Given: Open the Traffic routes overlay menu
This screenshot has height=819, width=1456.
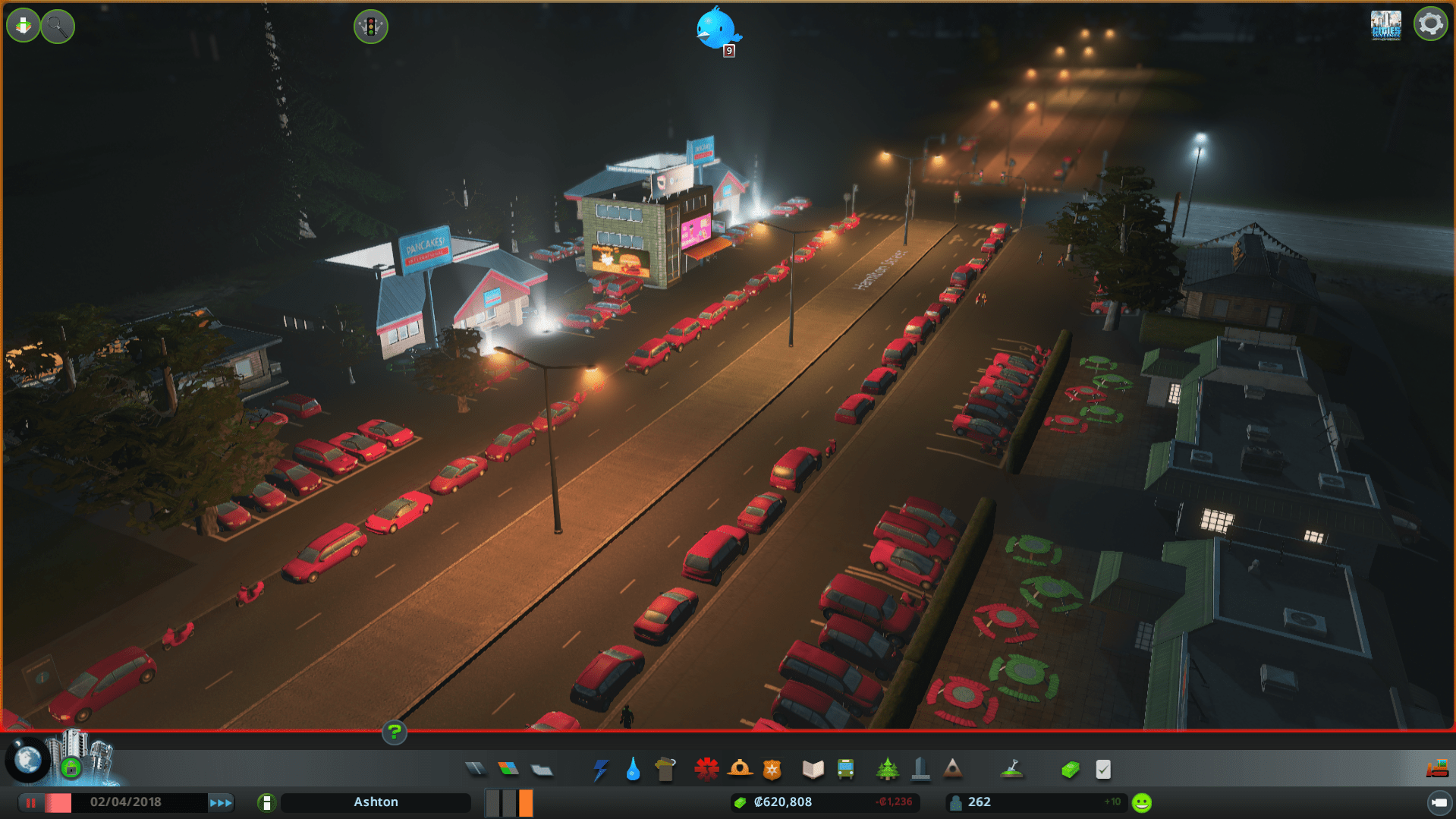Looking at the screenshot, I should click(371, 26).
